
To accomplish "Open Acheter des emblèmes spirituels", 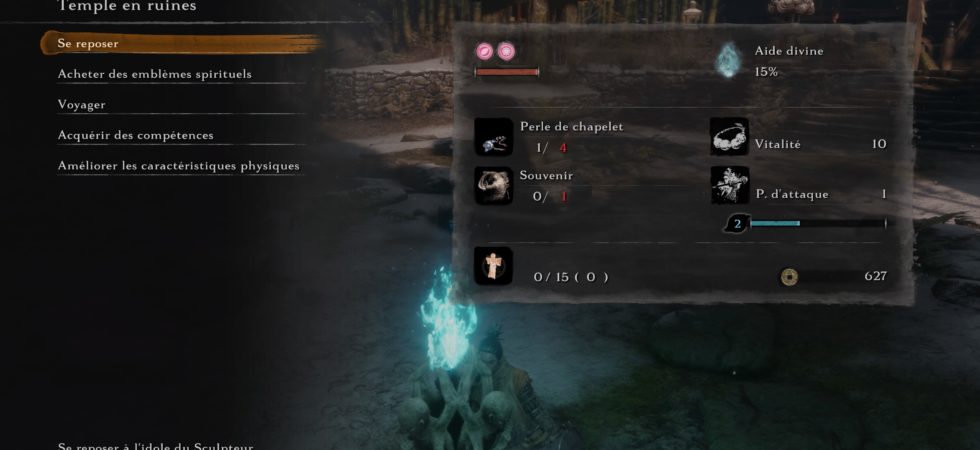I will 155,74.
